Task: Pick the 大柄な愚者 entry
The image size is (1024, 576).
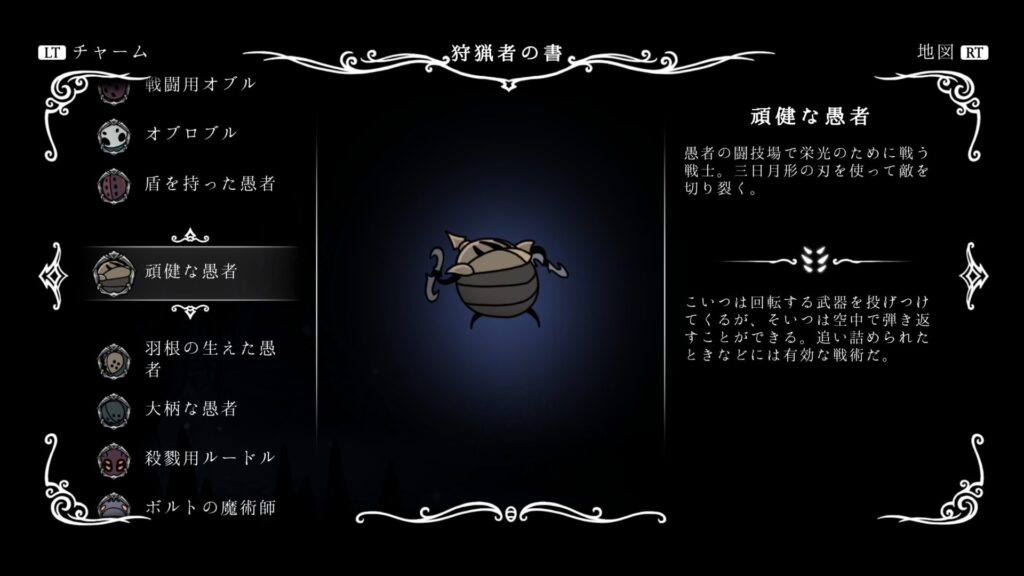Action: 190,409
